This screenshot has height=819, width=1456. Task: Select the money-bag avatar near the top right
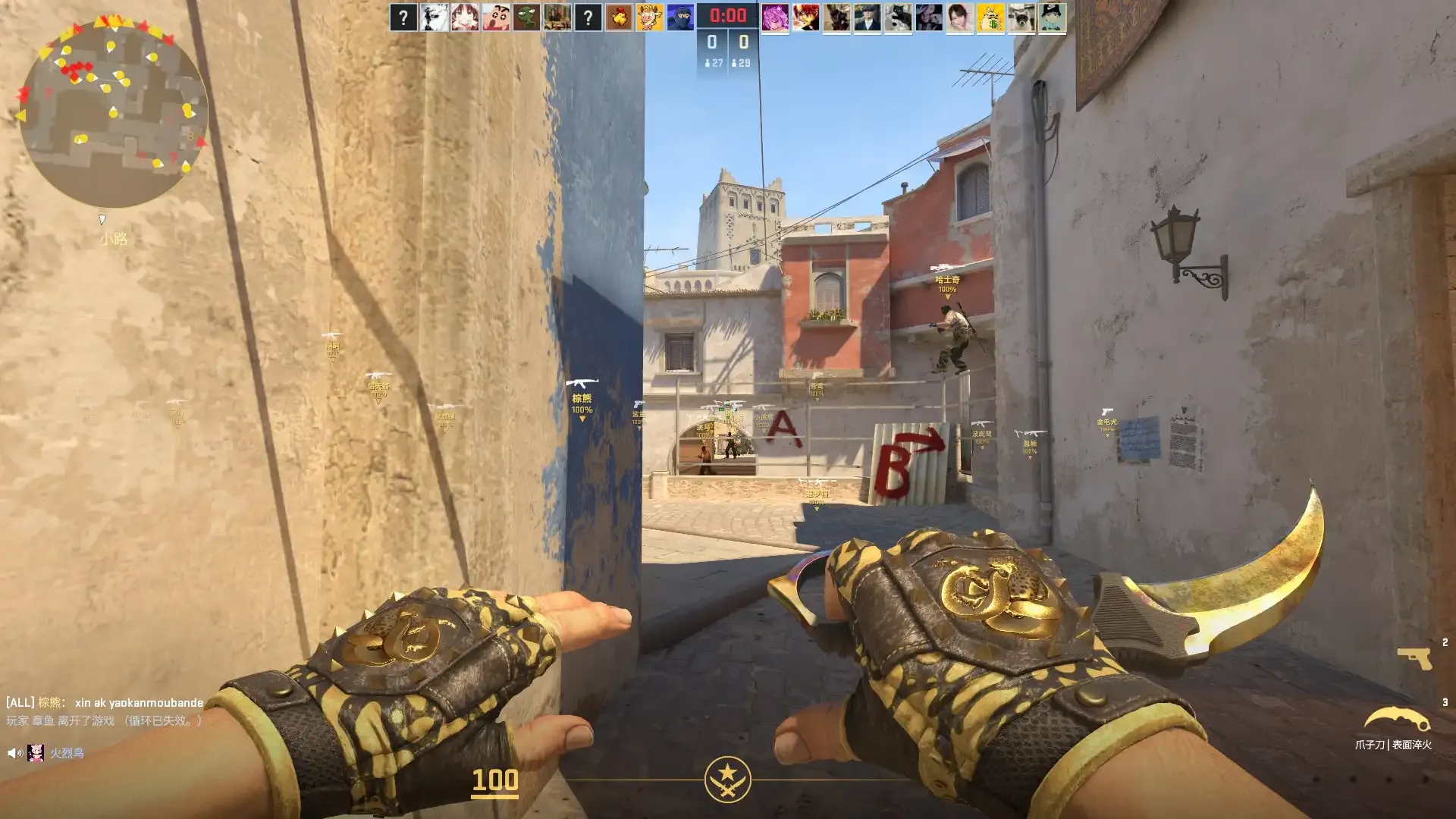pos(993,18)
